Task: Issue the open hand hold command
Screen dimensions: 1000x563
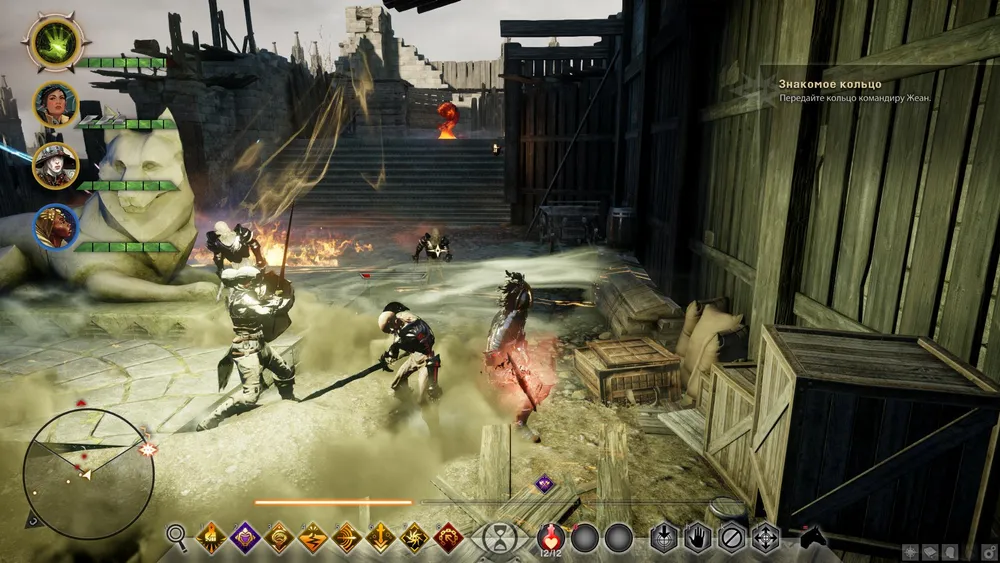Action: tap(698, 537)
